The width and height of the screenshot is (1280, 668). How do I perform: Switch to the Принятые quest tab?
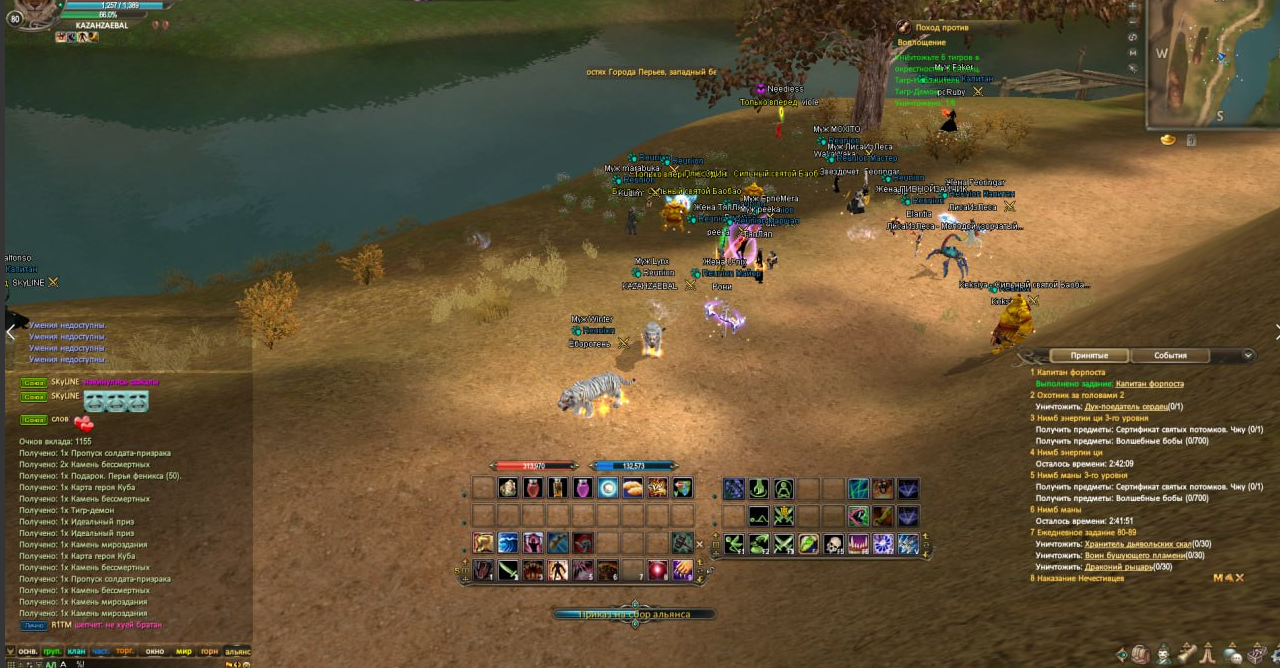1089,355
